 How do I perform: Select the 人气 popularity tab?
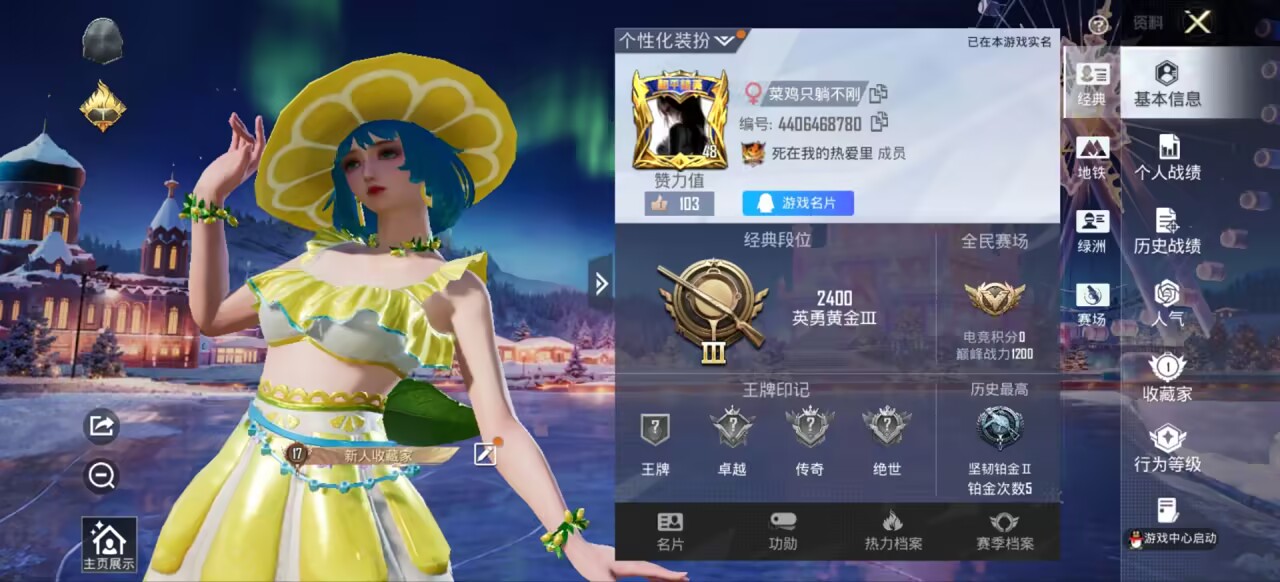pyautogui.click(x=1167, y=304)
